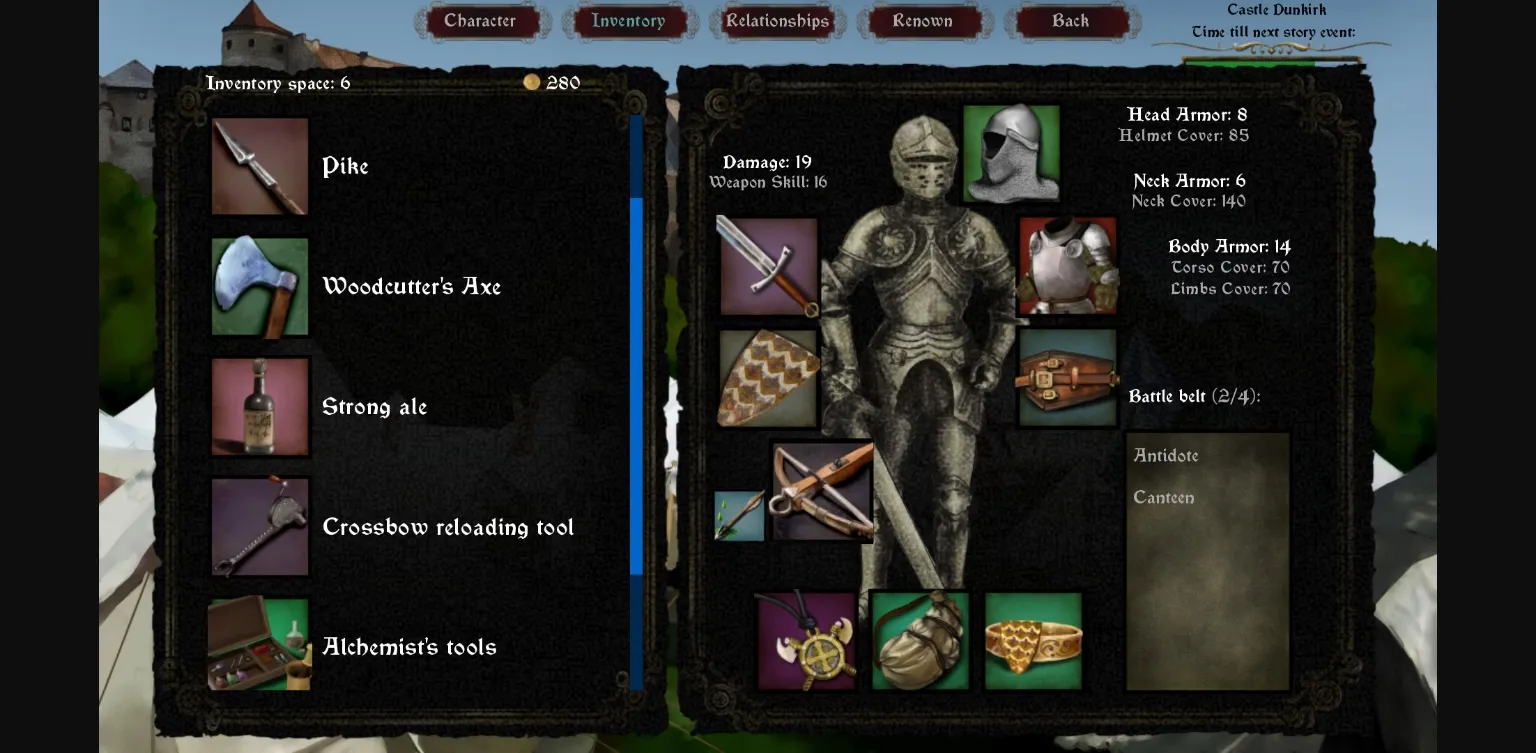Switch to the Character tab
The height and width of the screenshot is (753, 1536).
482,20
